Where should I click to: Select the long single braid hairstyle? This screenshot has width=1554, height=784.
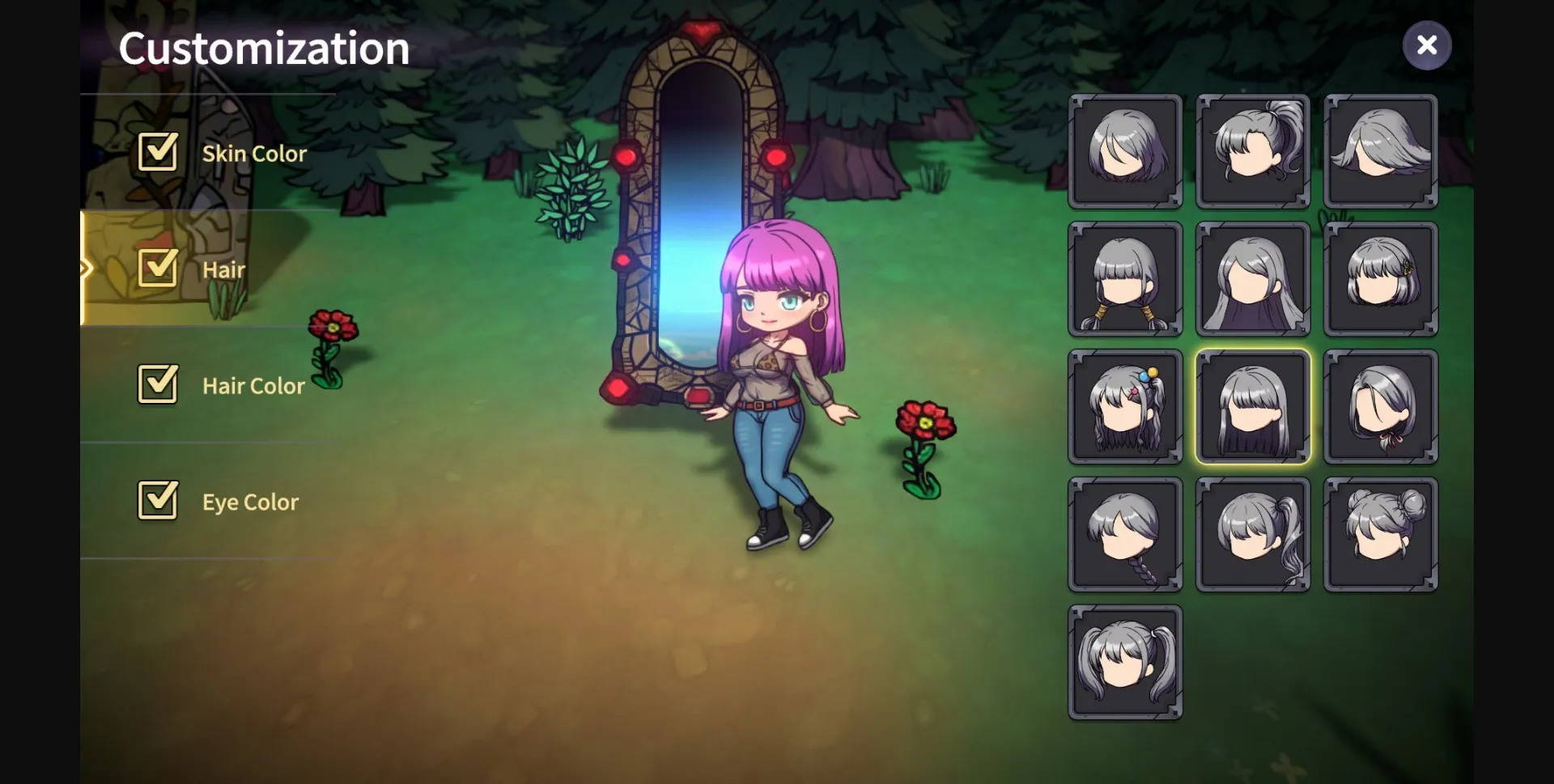(x=1124, y=534)
